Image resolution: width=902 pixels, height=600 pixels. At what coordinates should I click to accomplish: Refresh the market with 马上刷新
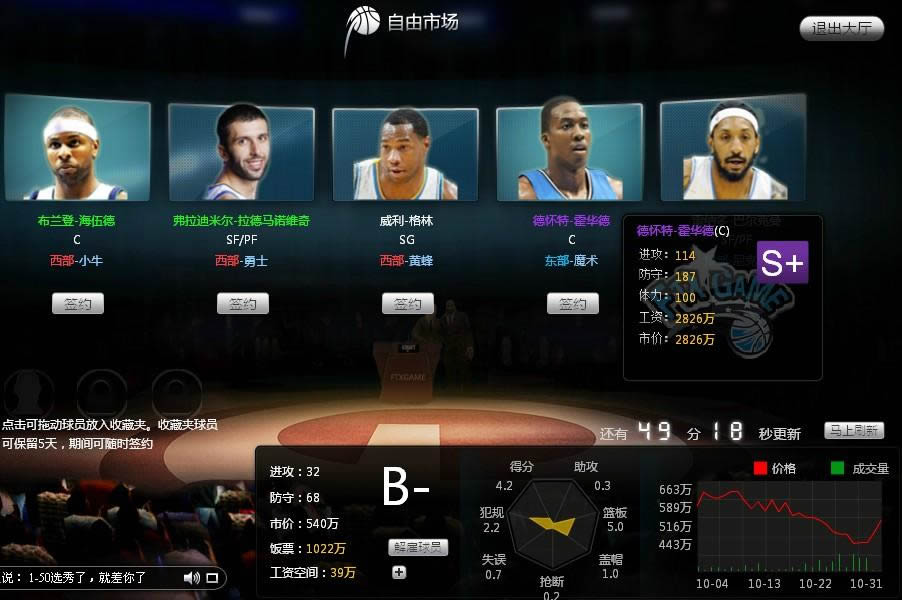[854, 431]
